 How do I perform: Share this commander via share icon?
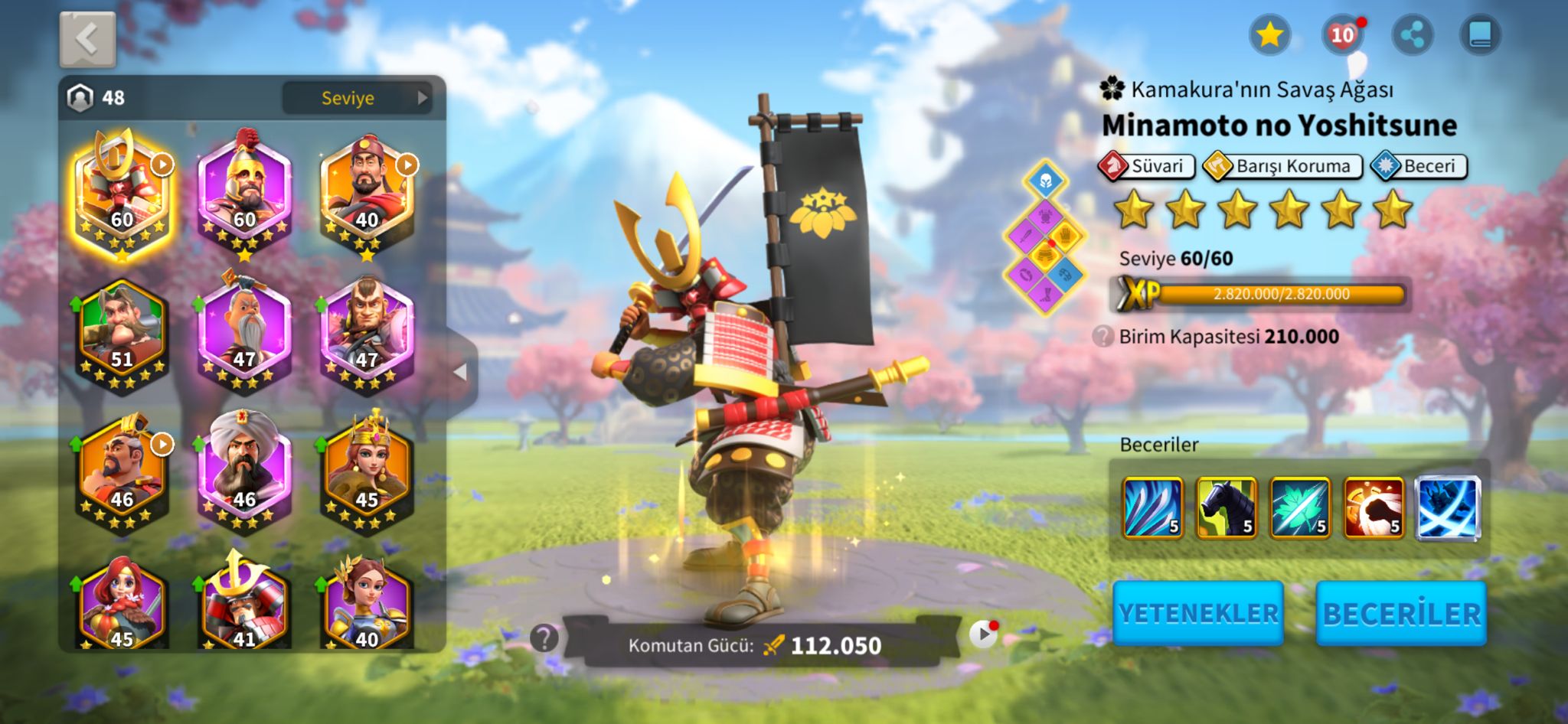(1412, 35)
